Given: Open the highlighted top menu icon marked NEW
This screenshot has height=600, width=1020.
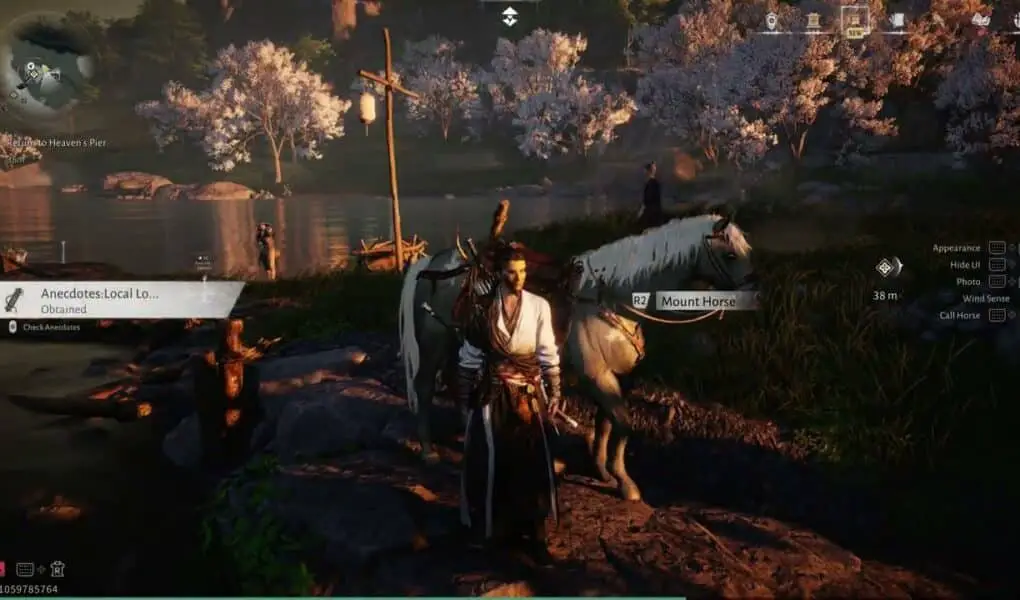Looking at the screenshot, I should [x=854, y=20].
